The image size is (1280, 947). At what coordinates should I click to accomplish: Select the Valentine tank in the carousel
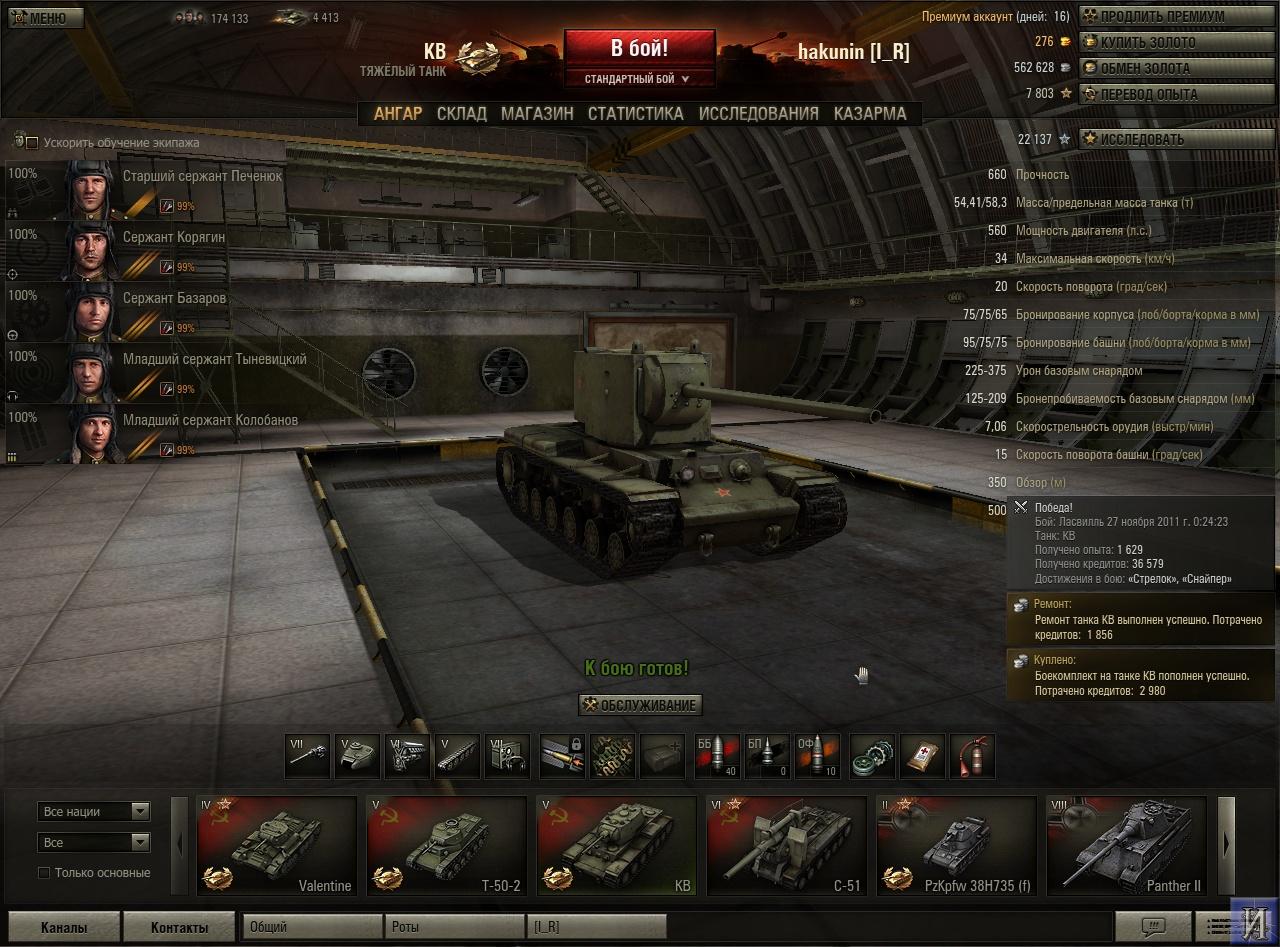(277, 845)
